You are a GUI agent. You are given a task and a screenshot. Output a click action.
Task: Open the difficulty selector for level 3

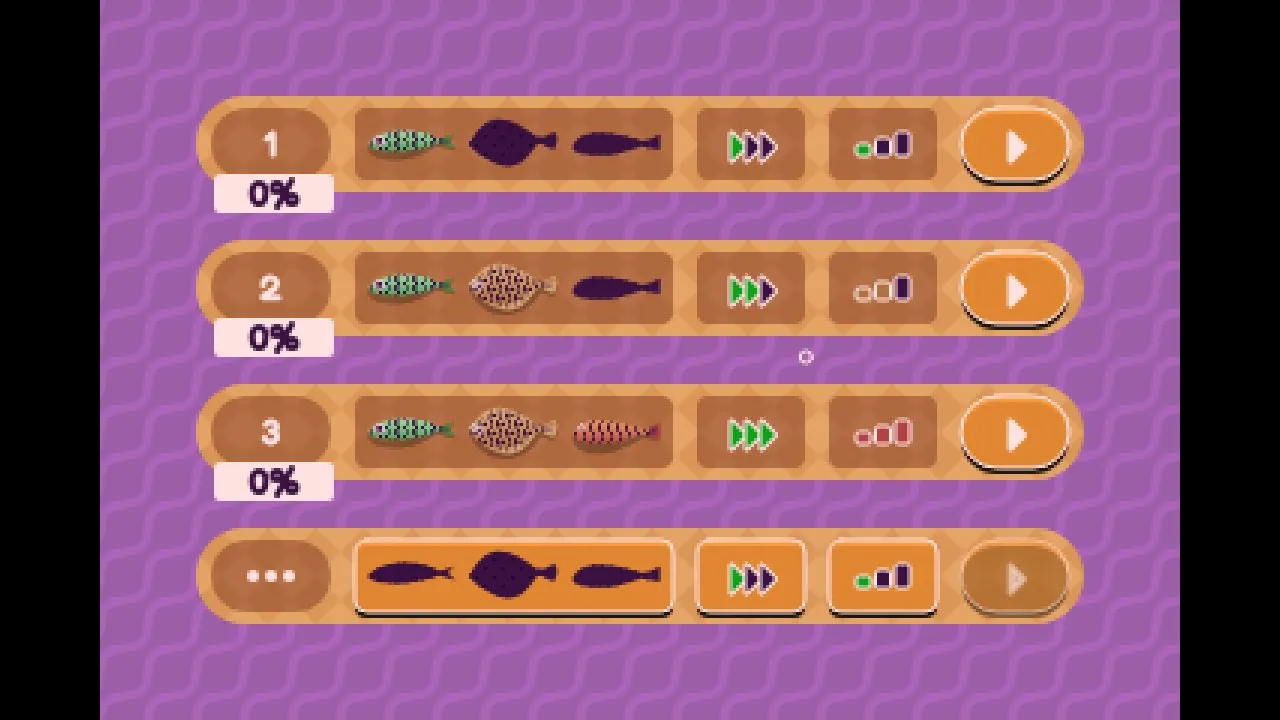click(x=881, y=432)
